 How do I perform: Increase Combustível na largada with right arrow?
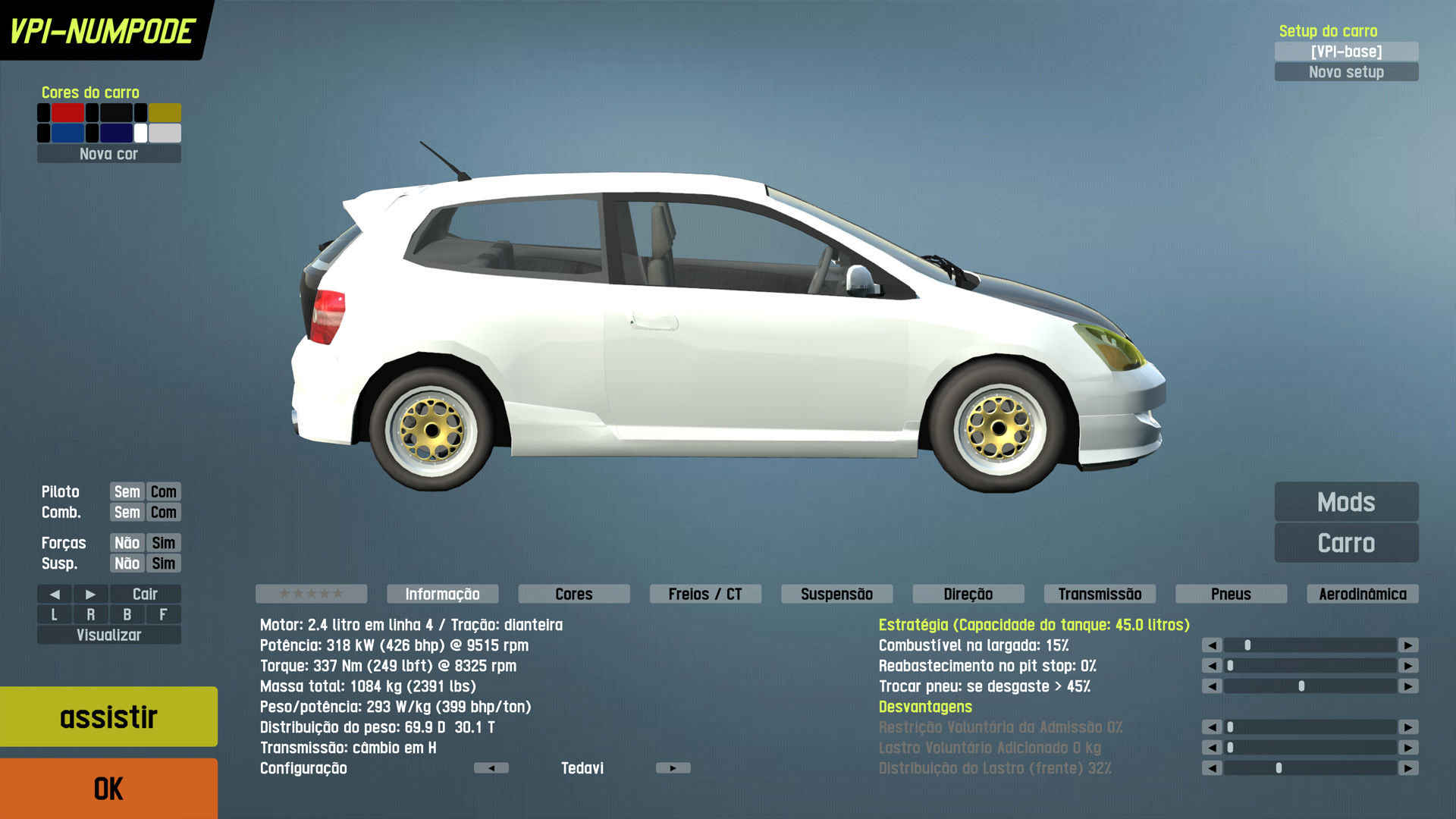1408,645
